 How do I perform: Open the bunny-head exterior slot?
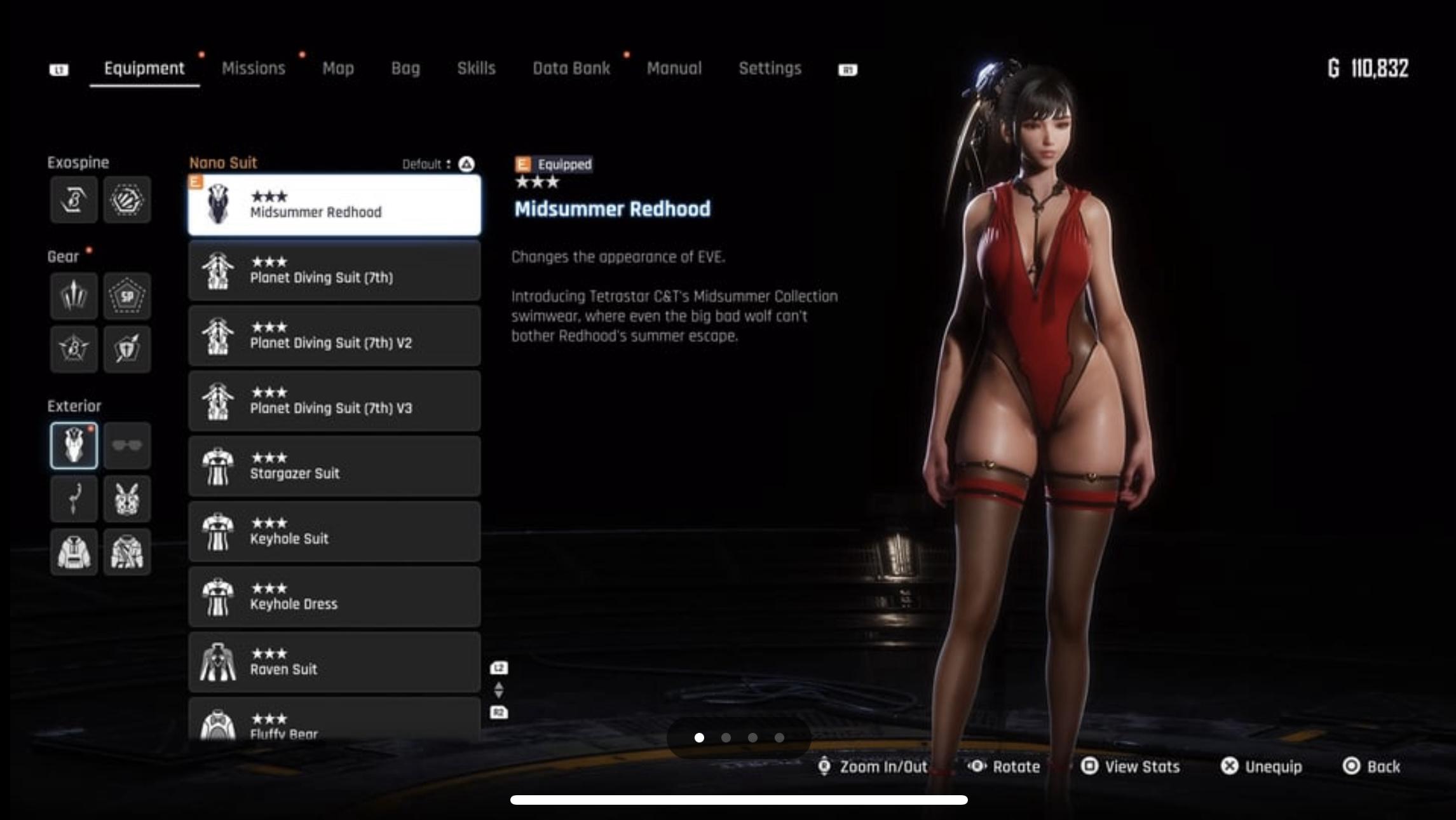(127, 499)
